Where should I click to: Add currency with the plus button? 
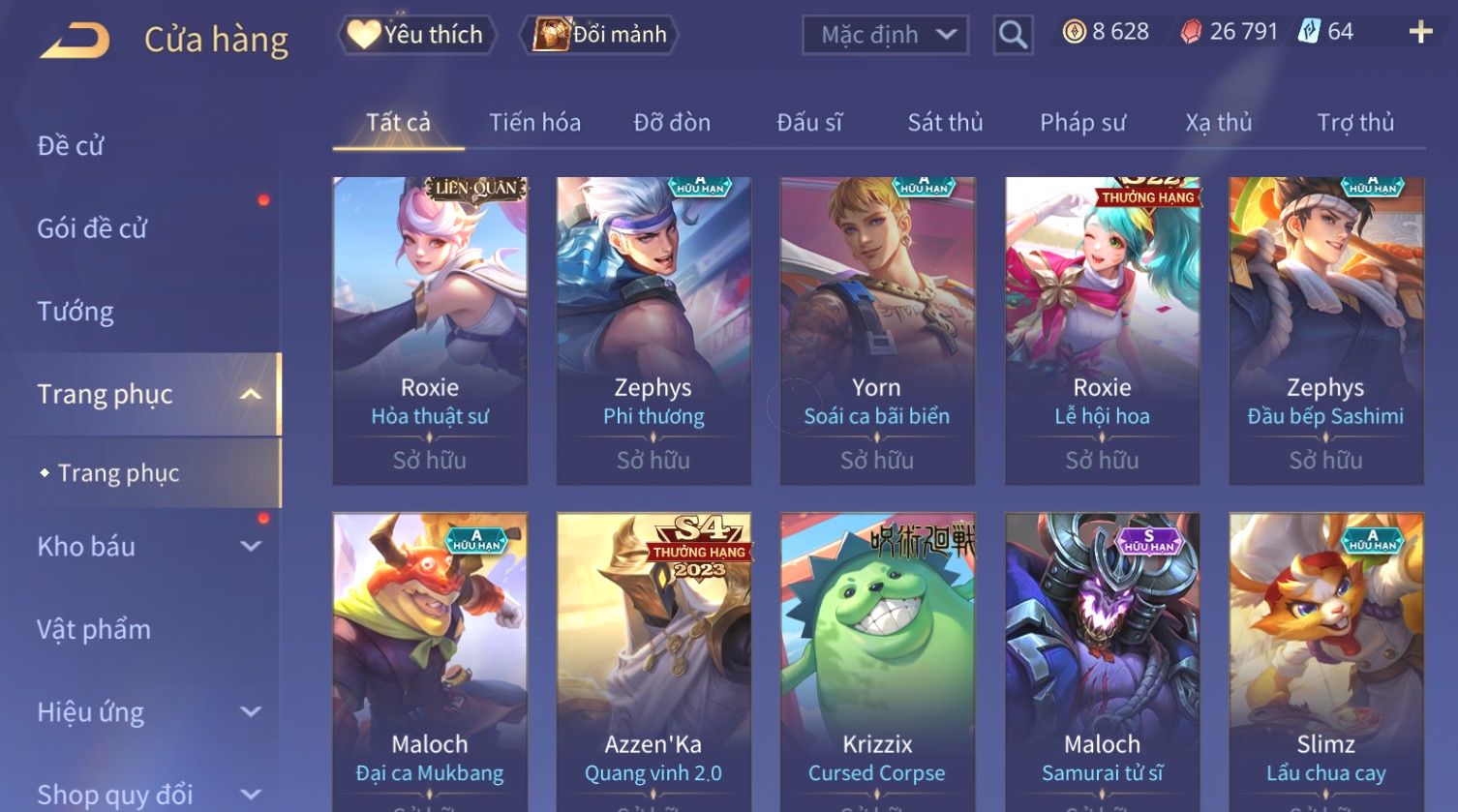coord(1420,32)
